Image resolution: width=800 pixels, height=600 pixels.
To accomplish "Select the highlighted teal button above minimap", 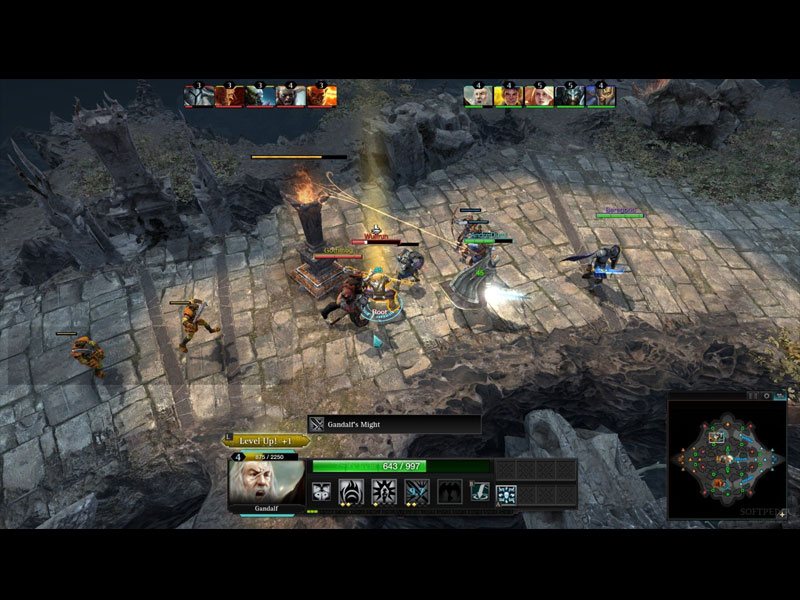I will [780, 396].
